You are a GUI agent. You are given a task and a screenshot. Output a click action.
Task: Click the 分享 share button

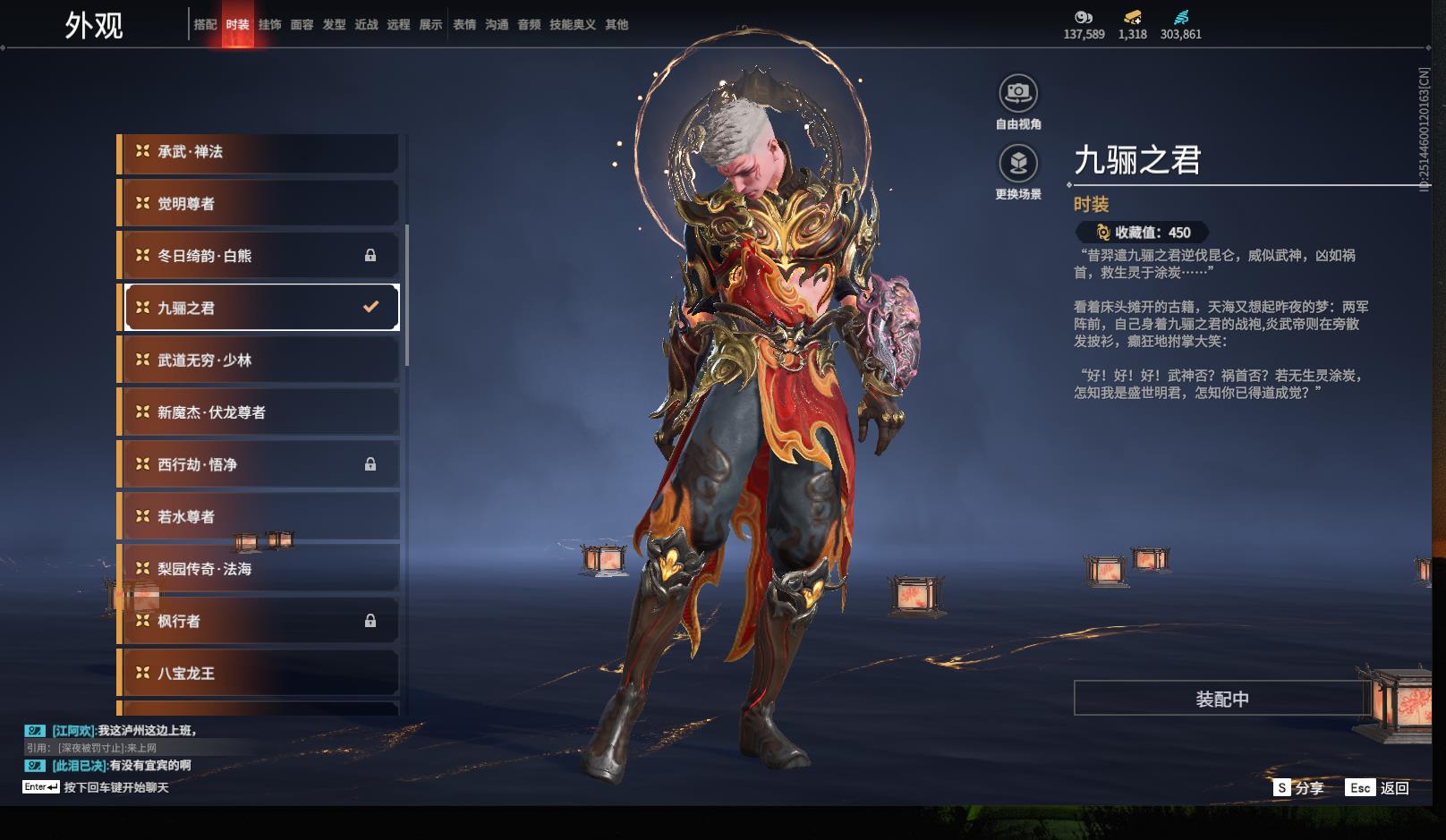pos(1299,788)
